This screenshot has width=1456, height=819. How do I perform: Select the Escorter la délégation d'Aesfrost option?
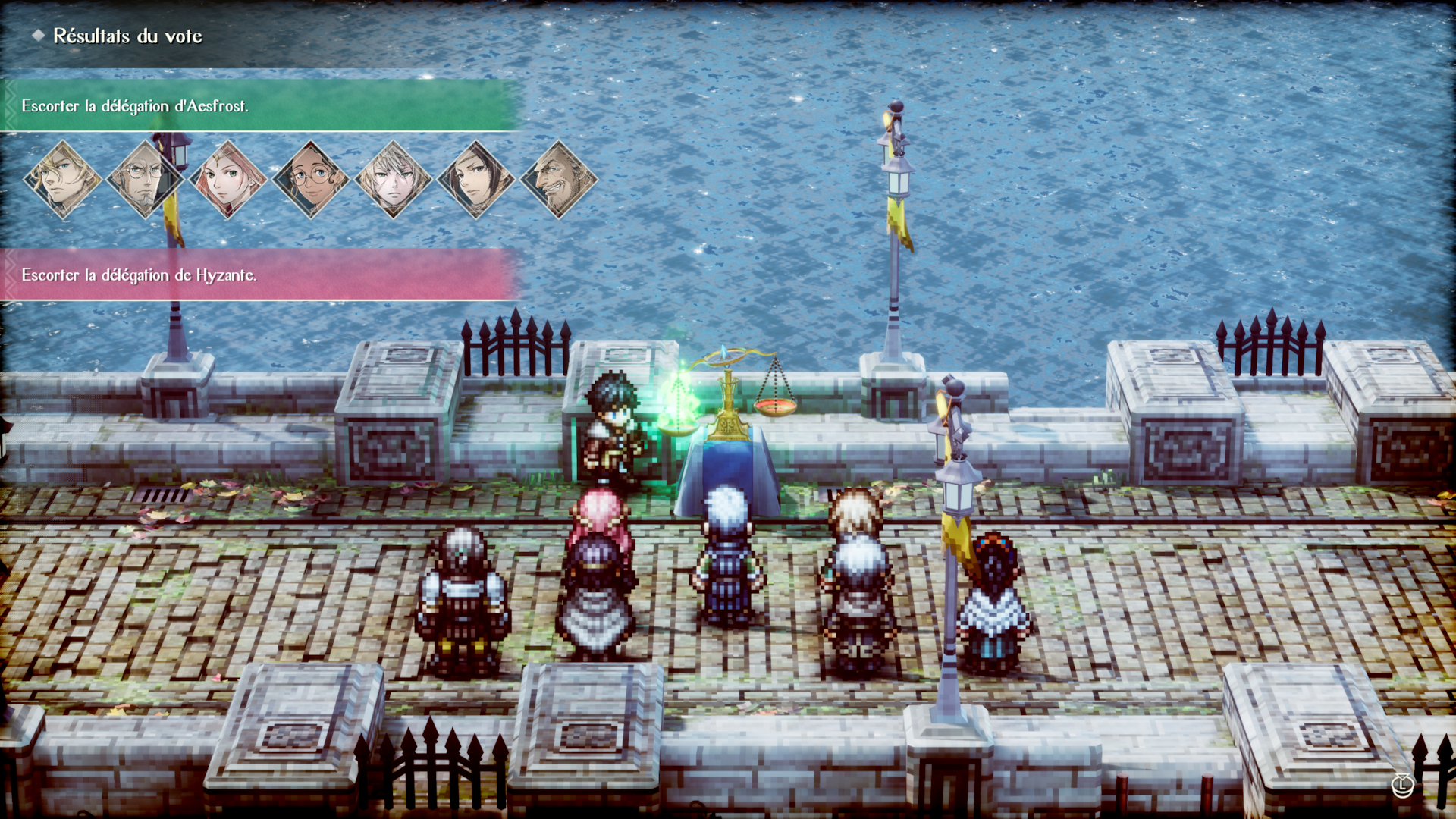258,105
